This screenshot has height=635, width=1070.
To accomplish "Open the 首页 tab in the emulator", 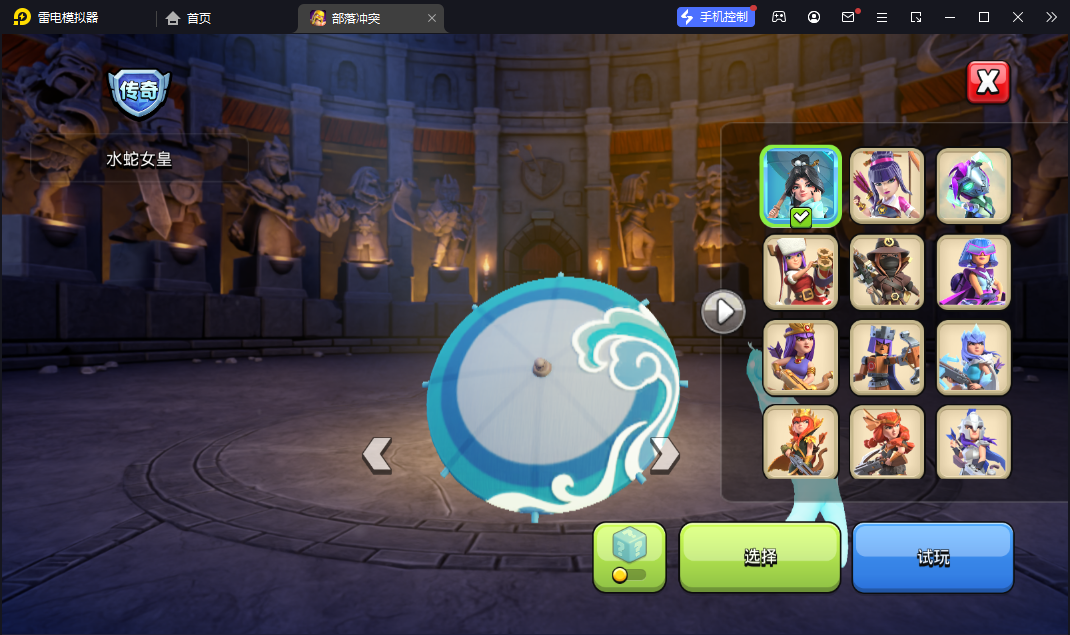I will 189,17.
